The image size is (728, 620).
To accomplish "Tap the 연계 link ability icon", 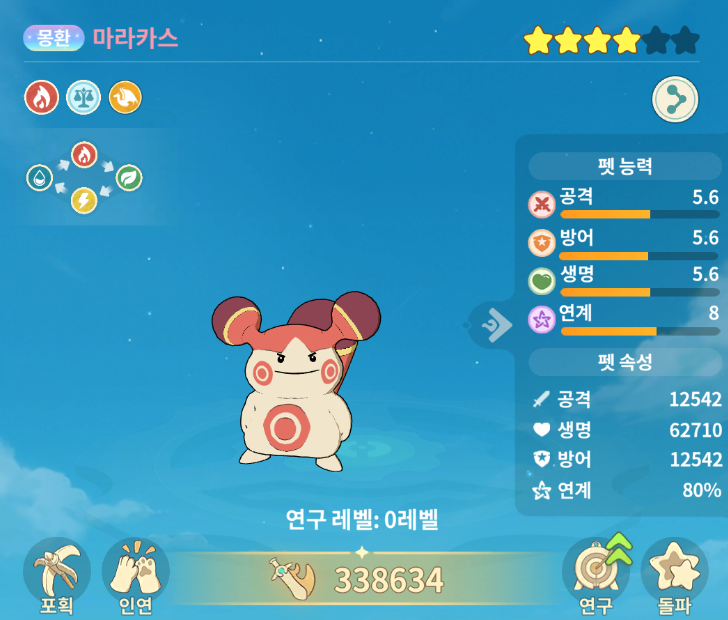I will coord(541,320).
